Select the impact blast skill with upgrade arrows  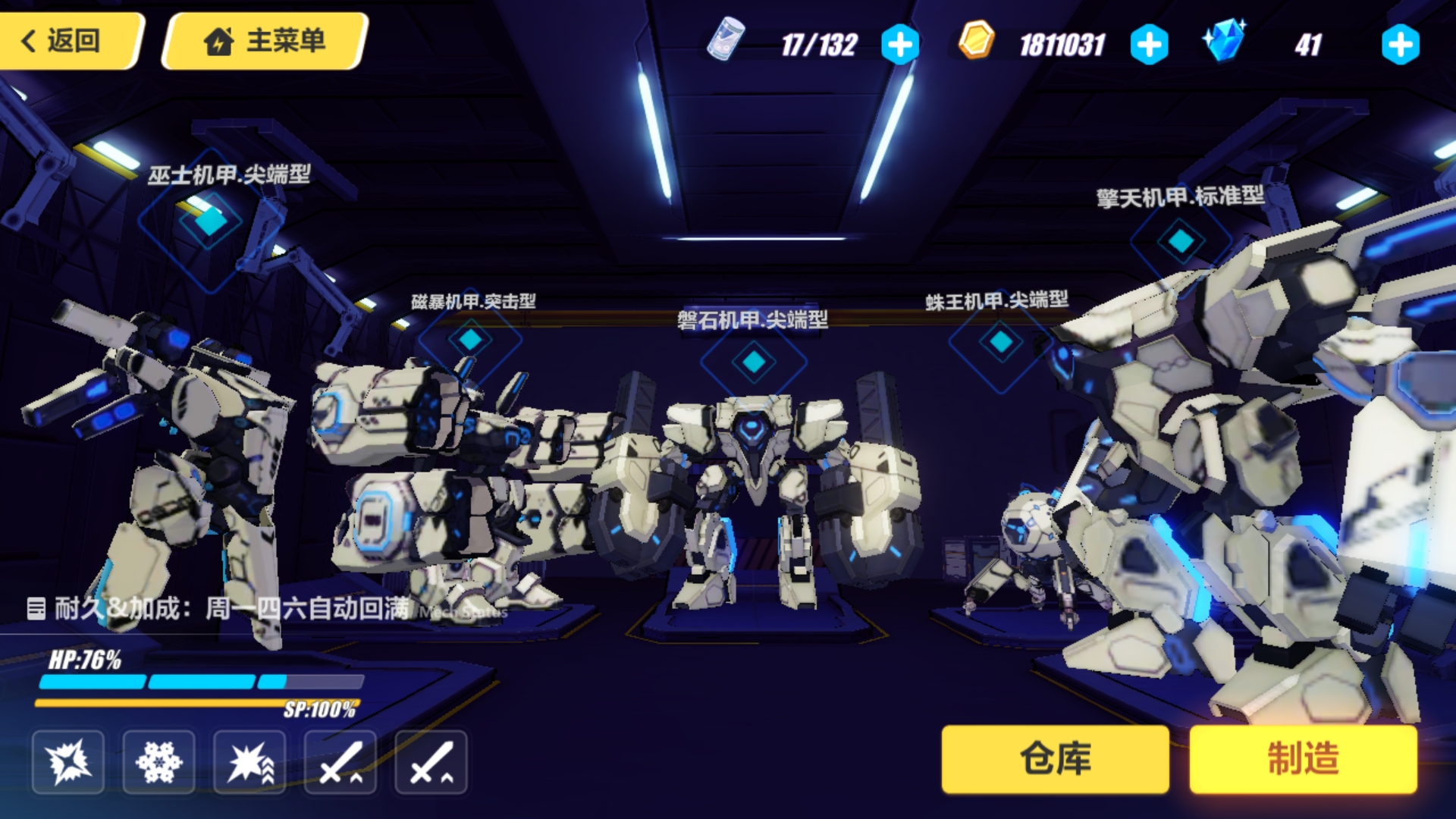[249, 762]
